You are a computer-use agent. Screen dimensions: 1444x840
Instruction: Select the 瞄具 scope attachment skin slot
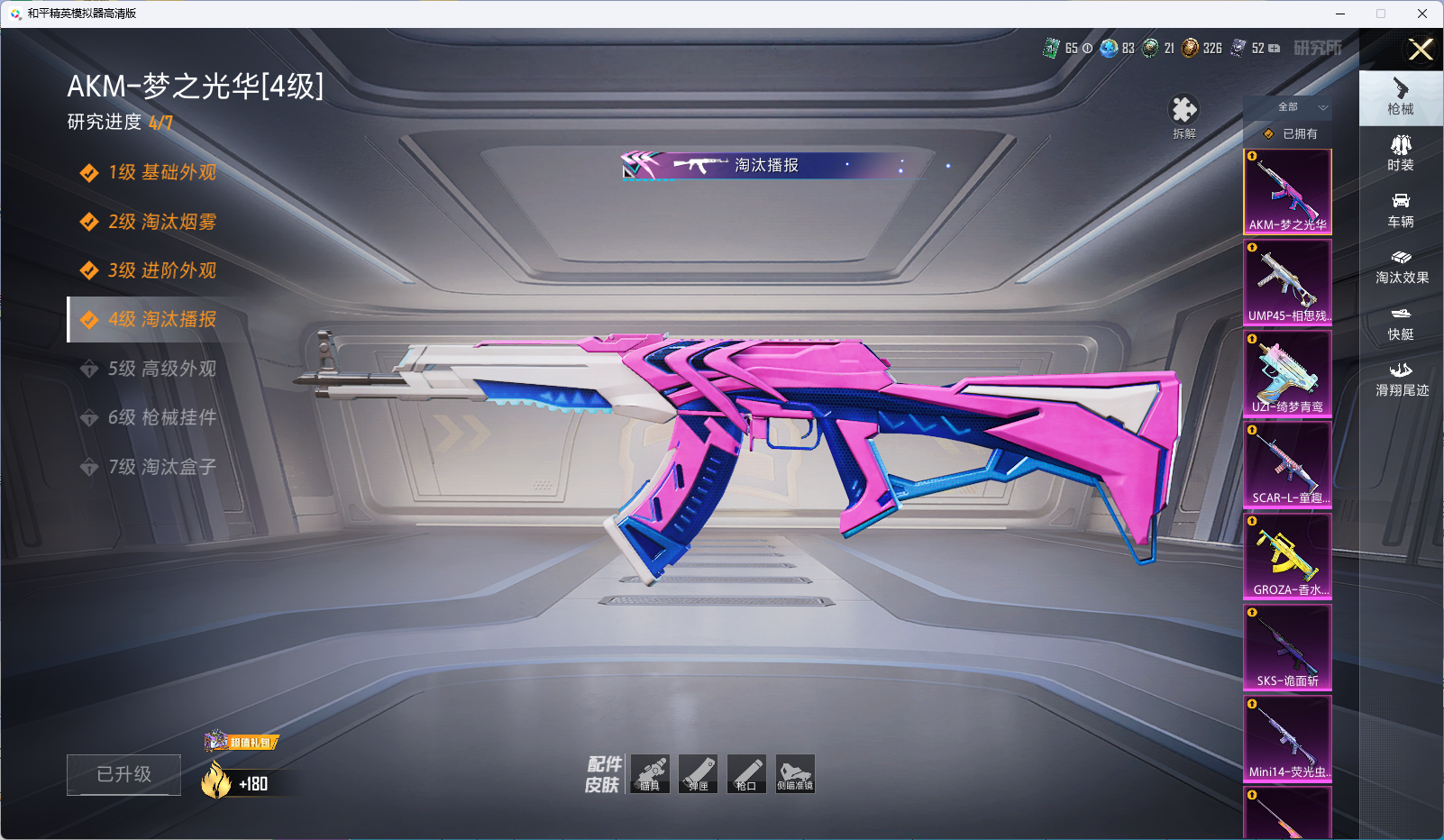click(650, 774)
